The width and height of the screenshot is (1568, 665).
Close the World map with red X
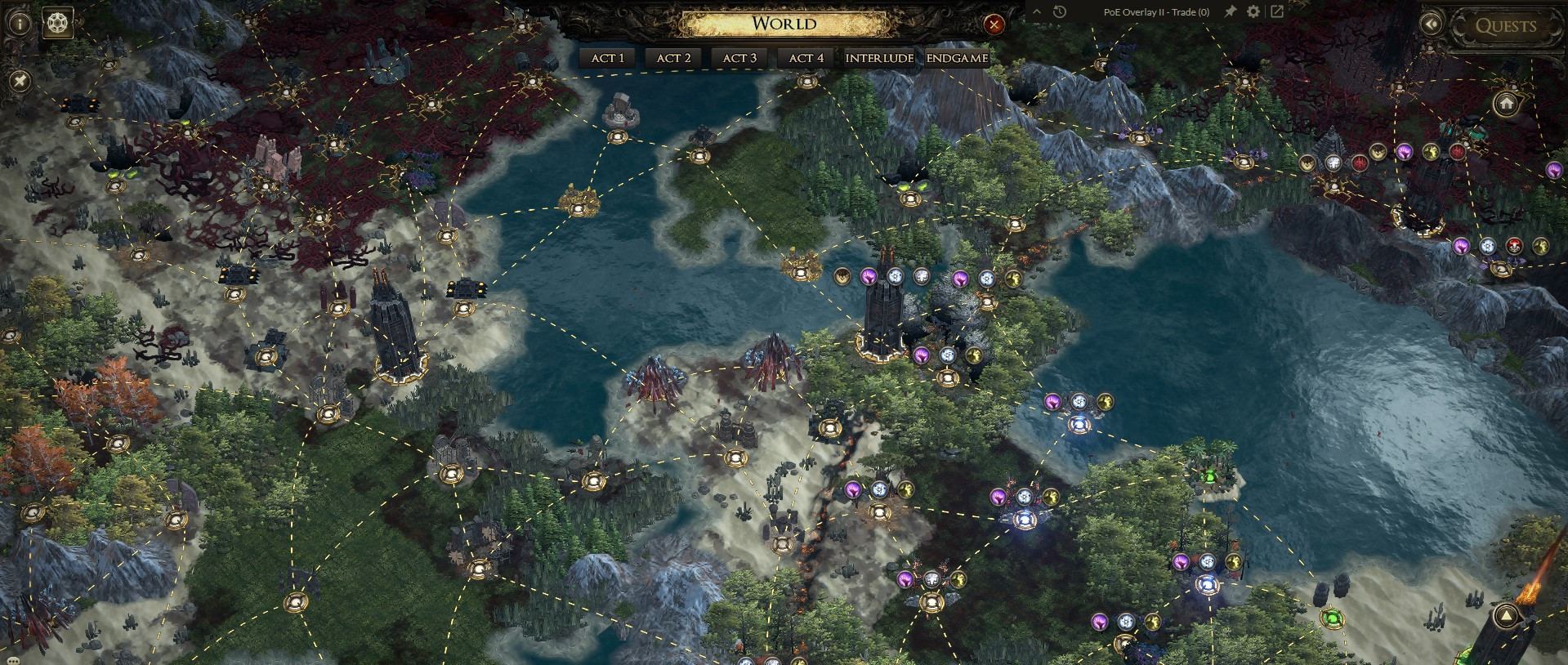(x=994, y=25)
